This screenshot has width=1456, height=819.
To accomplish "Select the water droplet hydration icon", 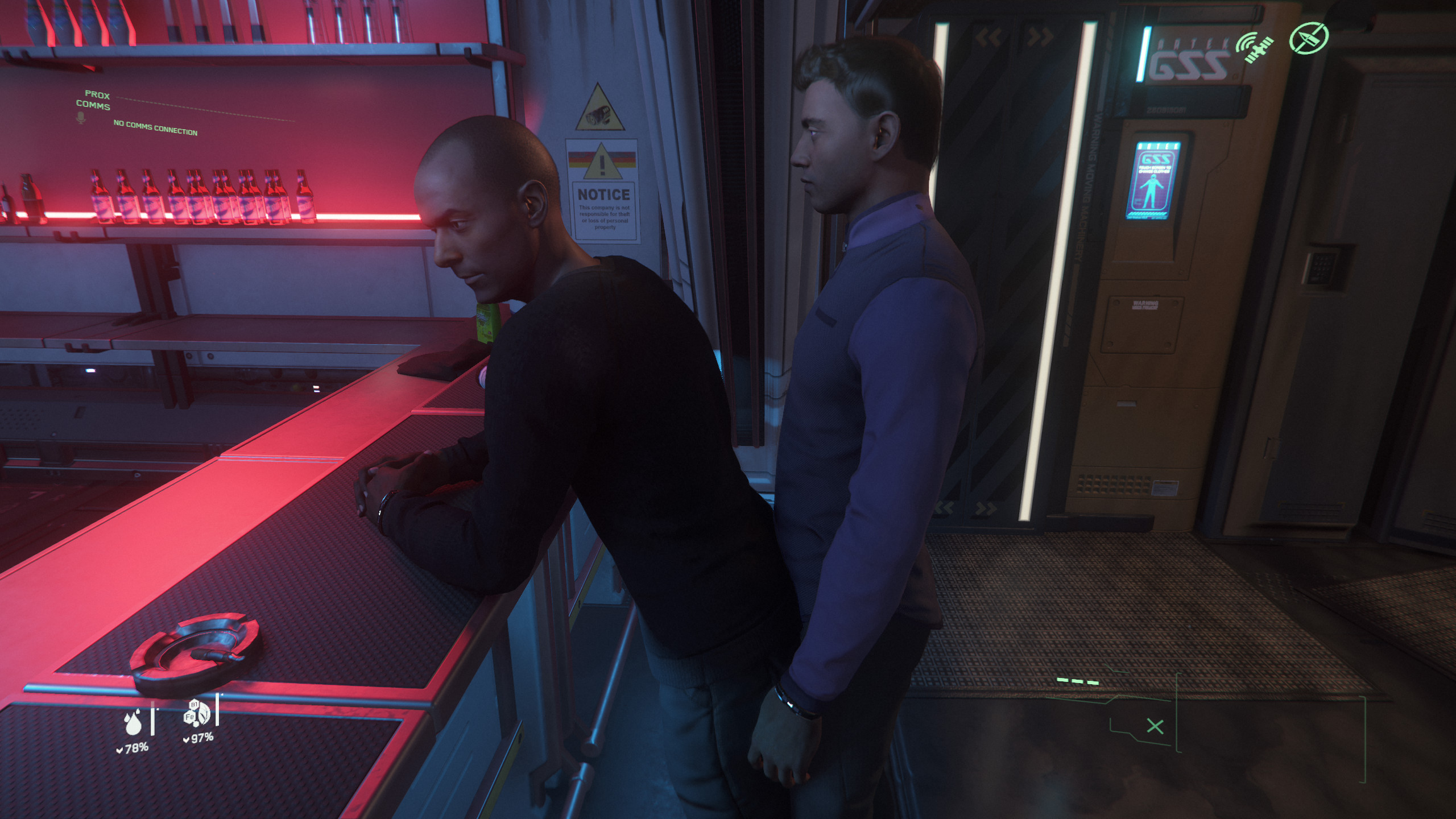I will tap(133, 722).
